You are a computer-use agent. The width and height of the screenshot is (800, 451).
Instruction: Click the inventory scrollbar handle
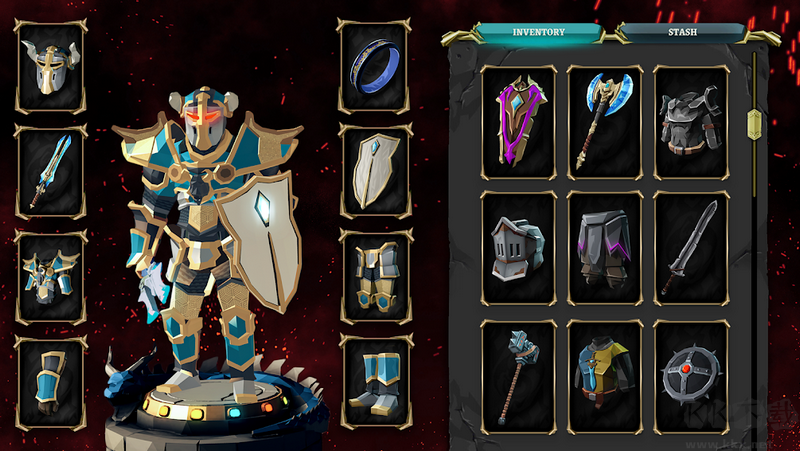click(x=756, y=125)
